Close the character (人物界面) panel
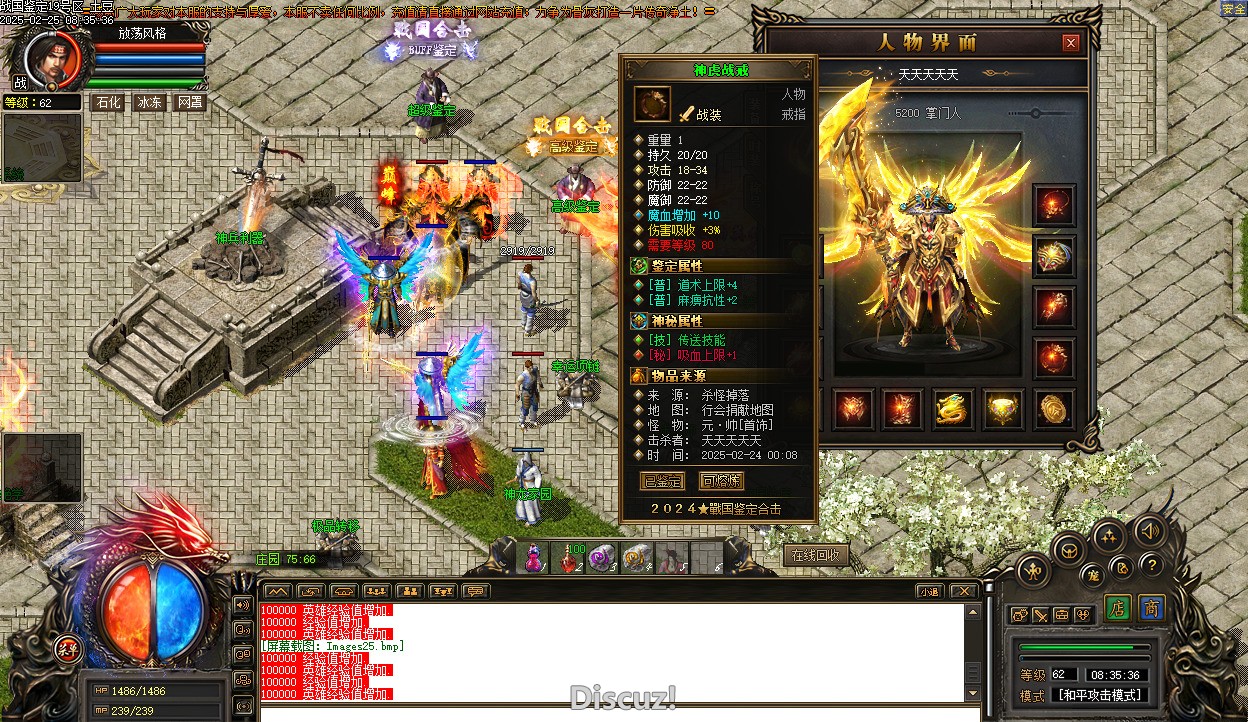 click(1071, 43)
